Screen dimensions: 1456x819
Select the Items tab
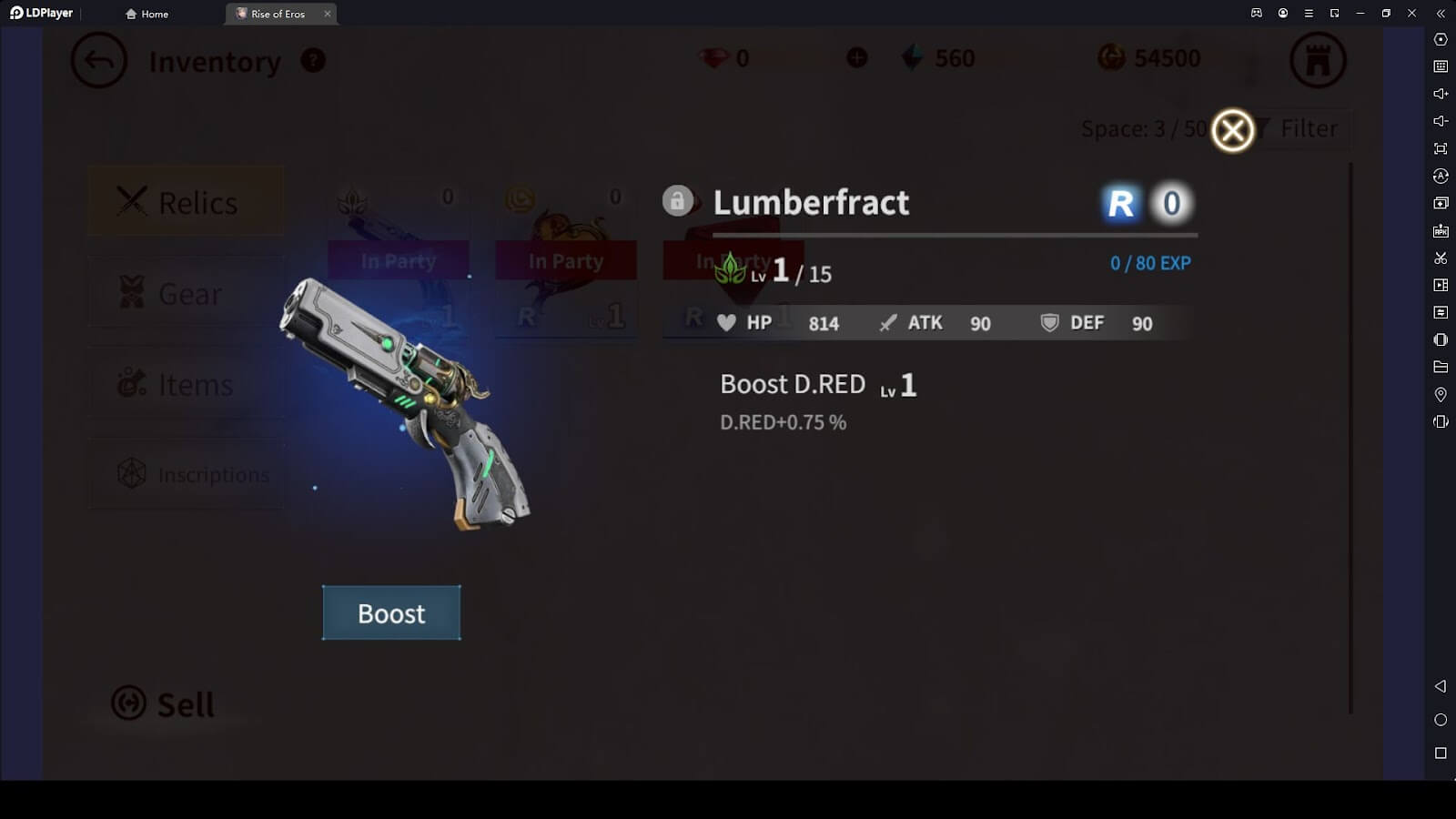click(x=186, y=384)
